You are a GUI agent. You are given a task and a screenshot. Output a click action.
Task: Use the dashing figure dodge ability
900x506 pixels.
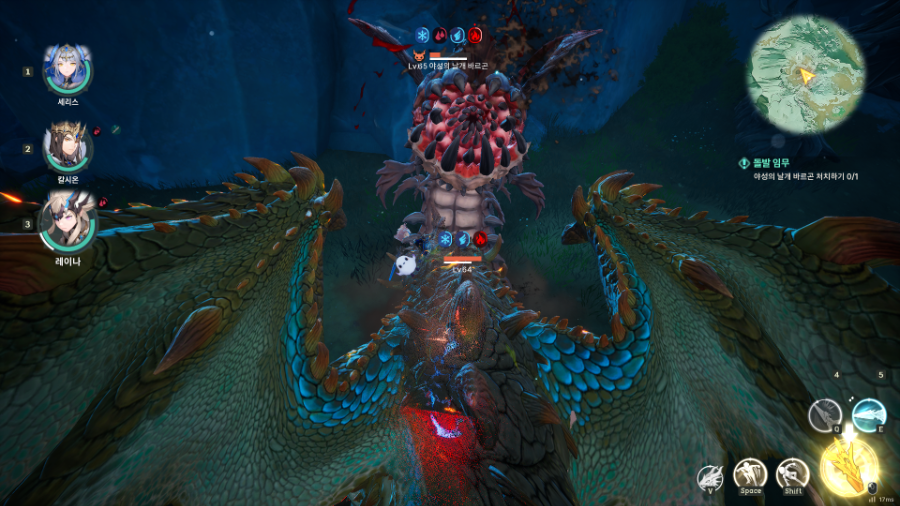pyautogui.click(x=792, y=474)
